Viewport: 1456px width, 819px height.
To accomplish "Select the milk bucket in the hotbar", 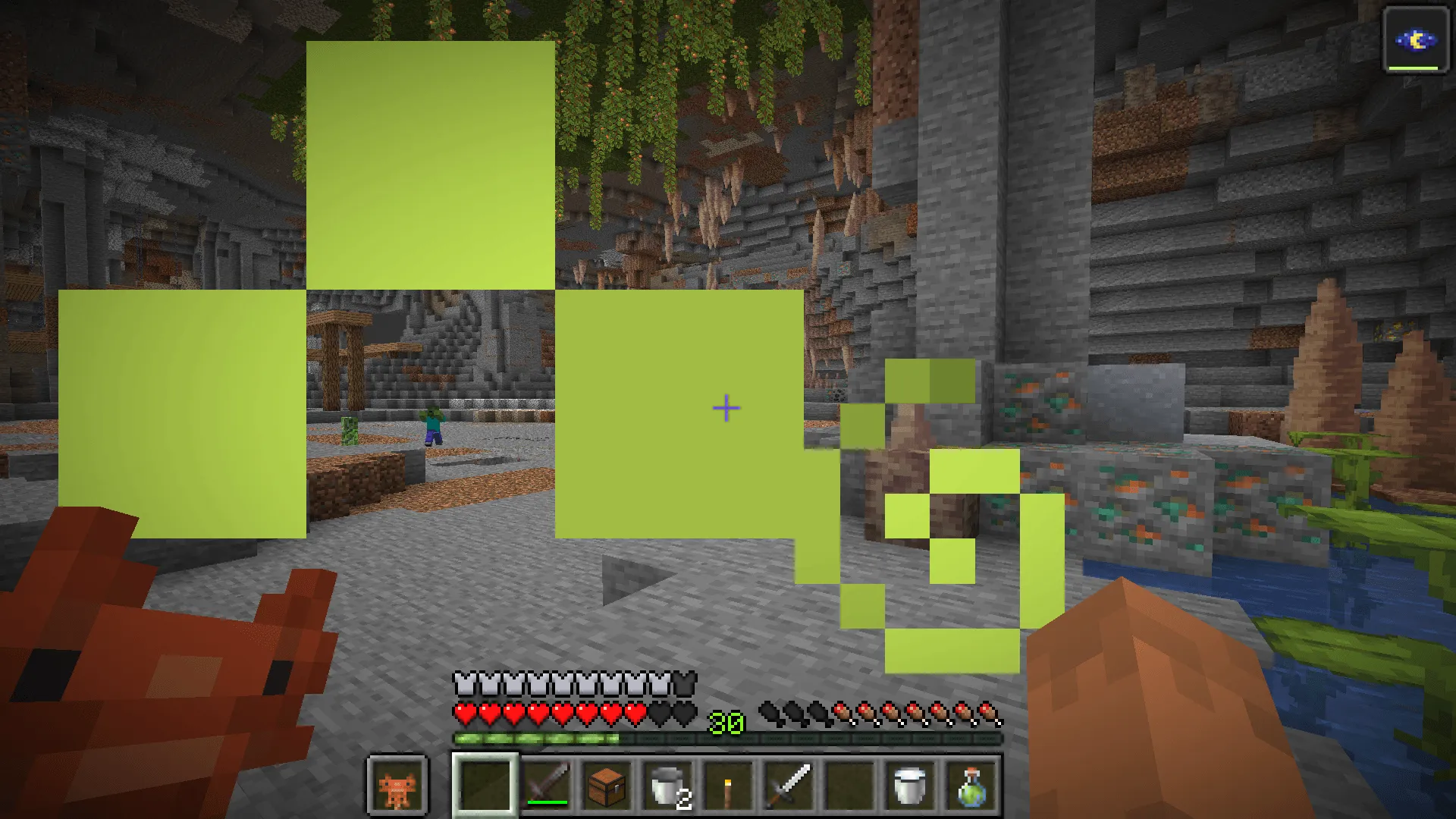I will [908, 786].
